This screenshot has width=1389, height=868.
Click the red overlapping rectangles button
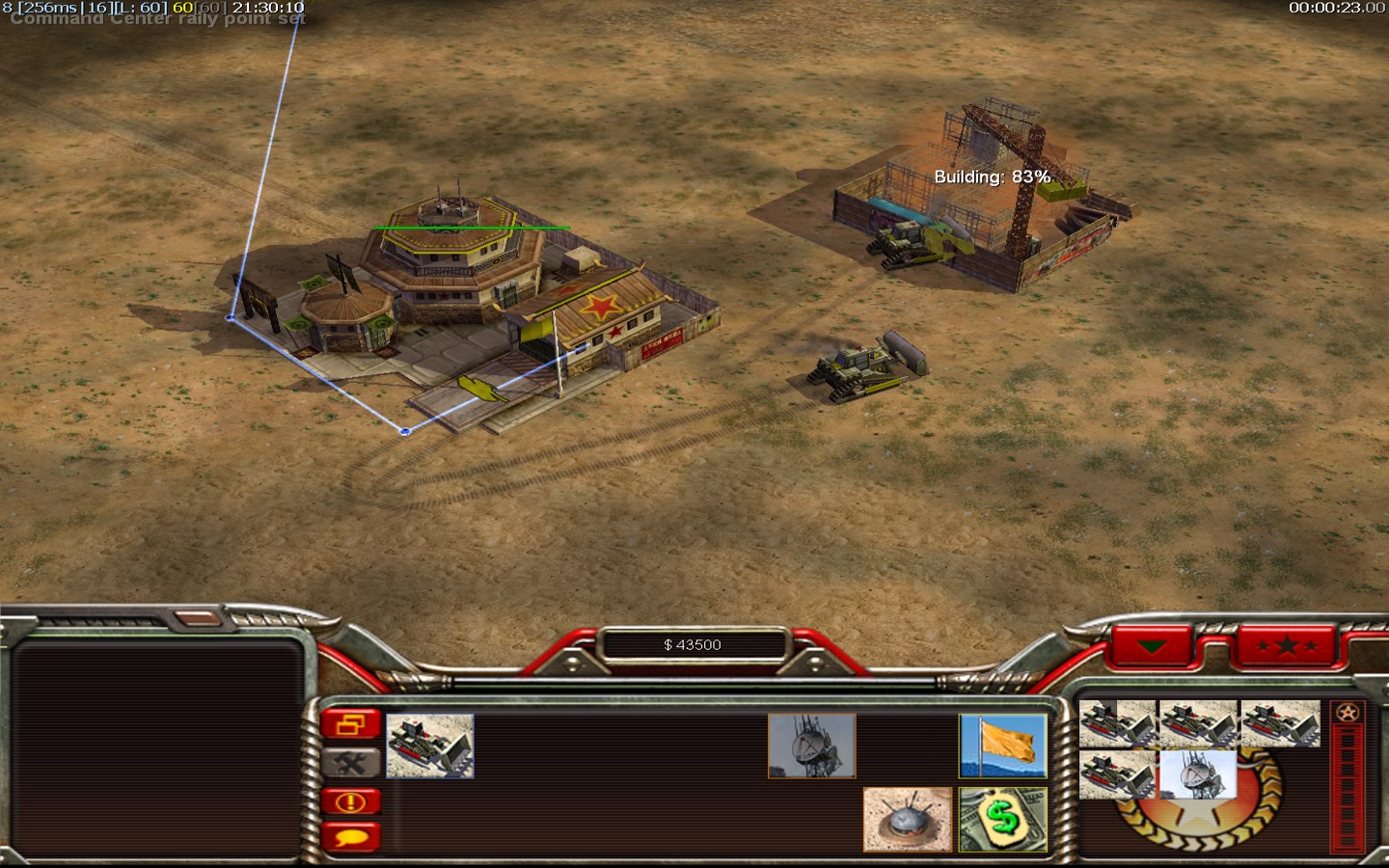click(x=350, y=723)
